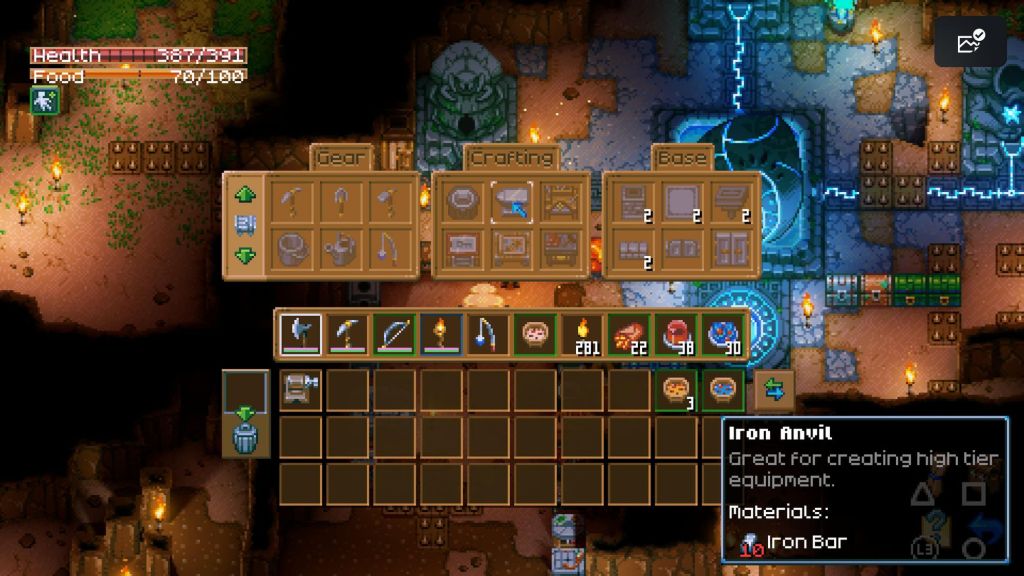Select the fishing rod recipe in Gear
The width and height of the screenshot is (1024, 576).
389,249
